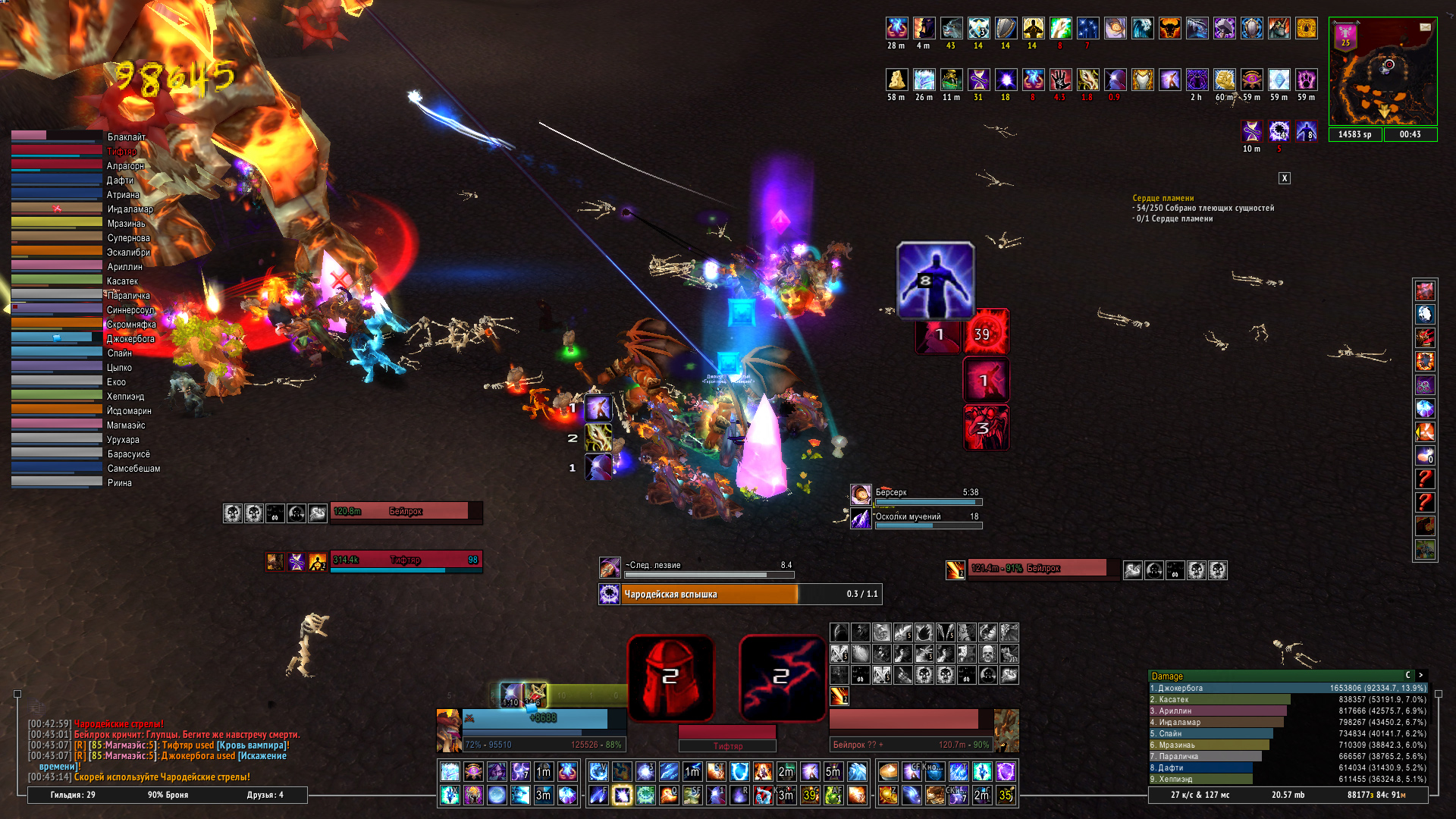Screen dimensions: 1456x819
Task: Click your player portrait frame
Action: pos(448,730)
